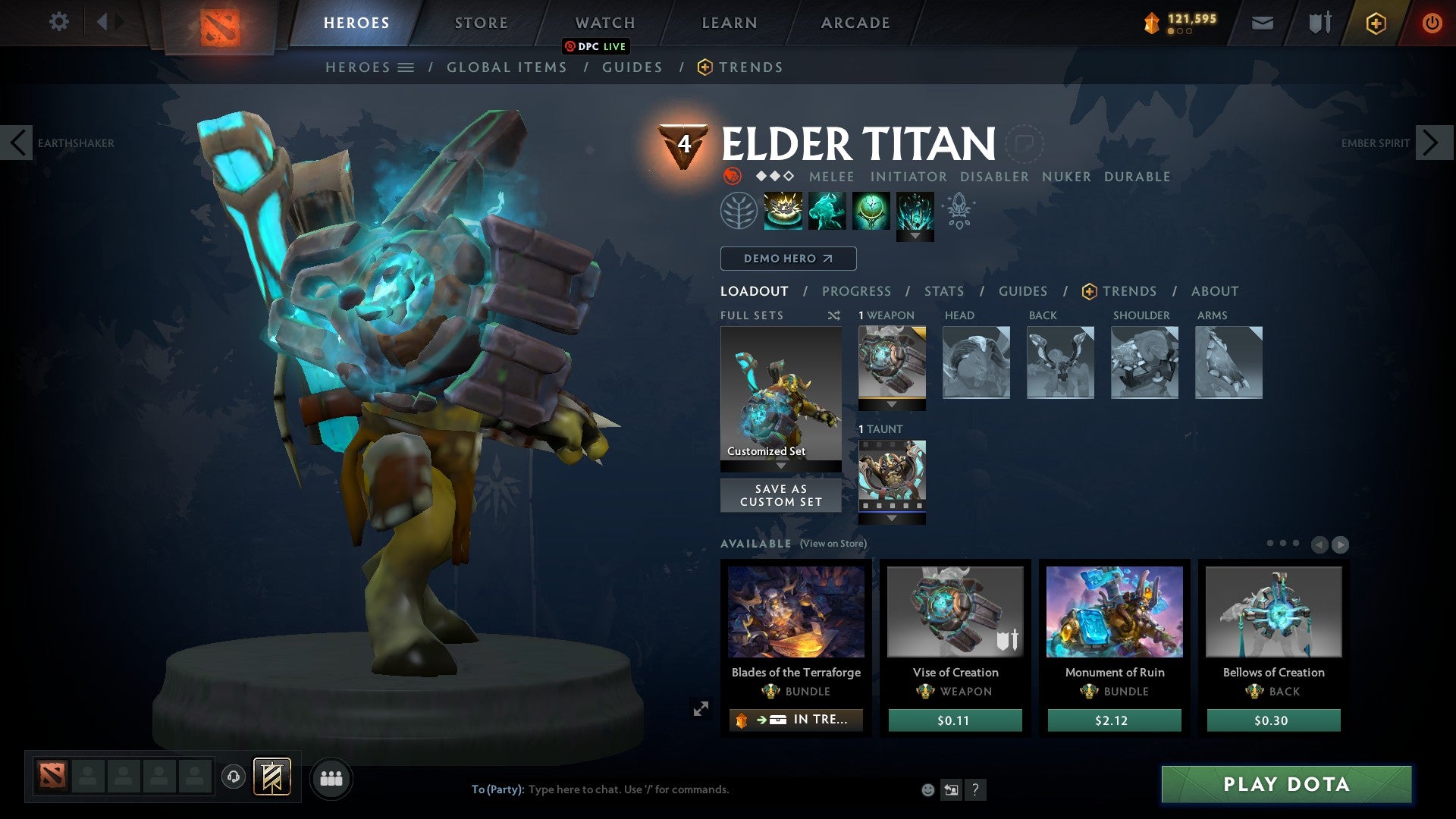
Task: Toggle the party guild banner icon
Action: pos(272,777)
